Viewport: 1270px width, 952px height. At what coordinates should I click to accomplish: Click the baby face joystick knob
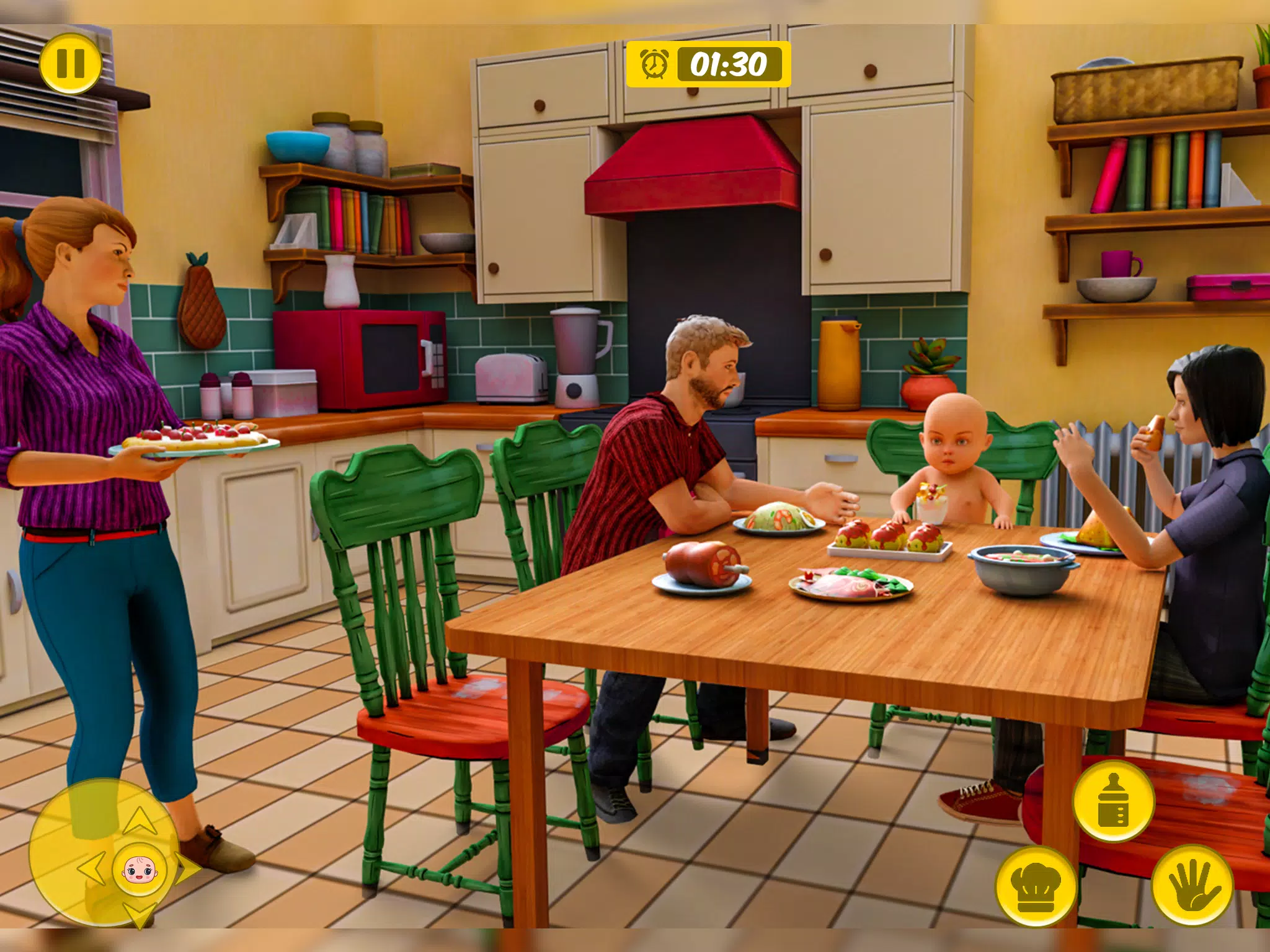click(x=140, y=869)
